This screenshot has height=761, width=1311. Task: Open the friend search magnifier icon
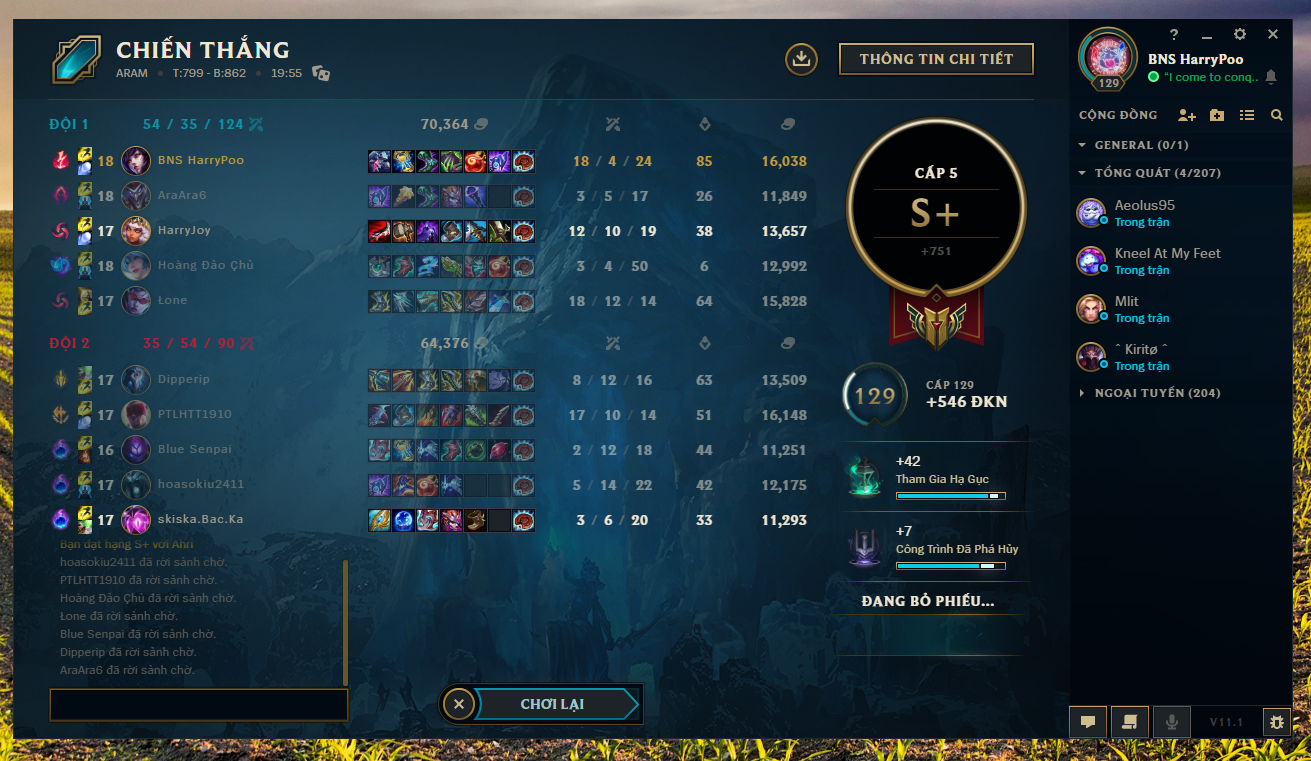pyautogui.click(x=1276, y=115)
